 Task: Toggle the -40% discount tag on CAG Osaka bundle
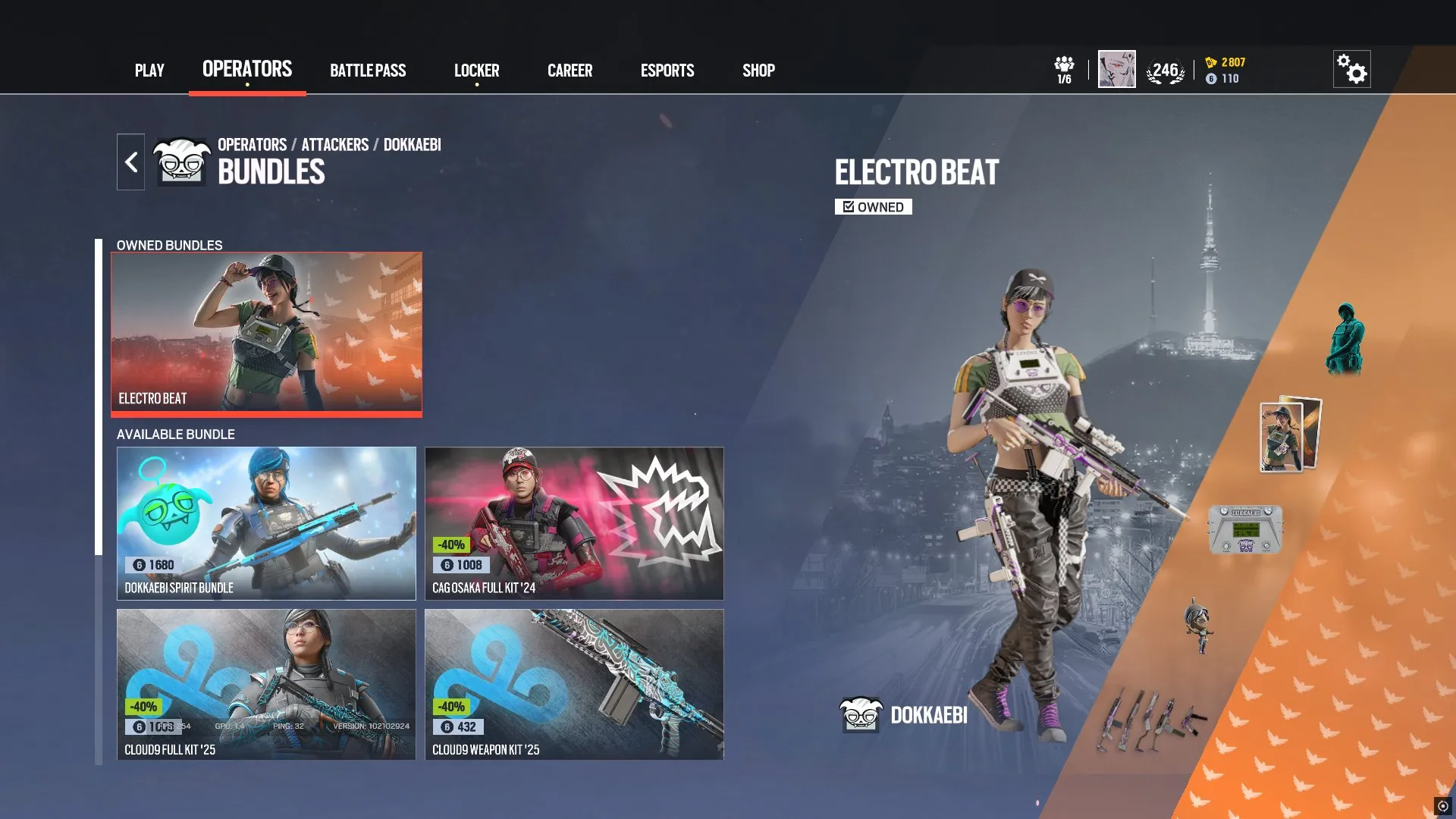(451, 543)
